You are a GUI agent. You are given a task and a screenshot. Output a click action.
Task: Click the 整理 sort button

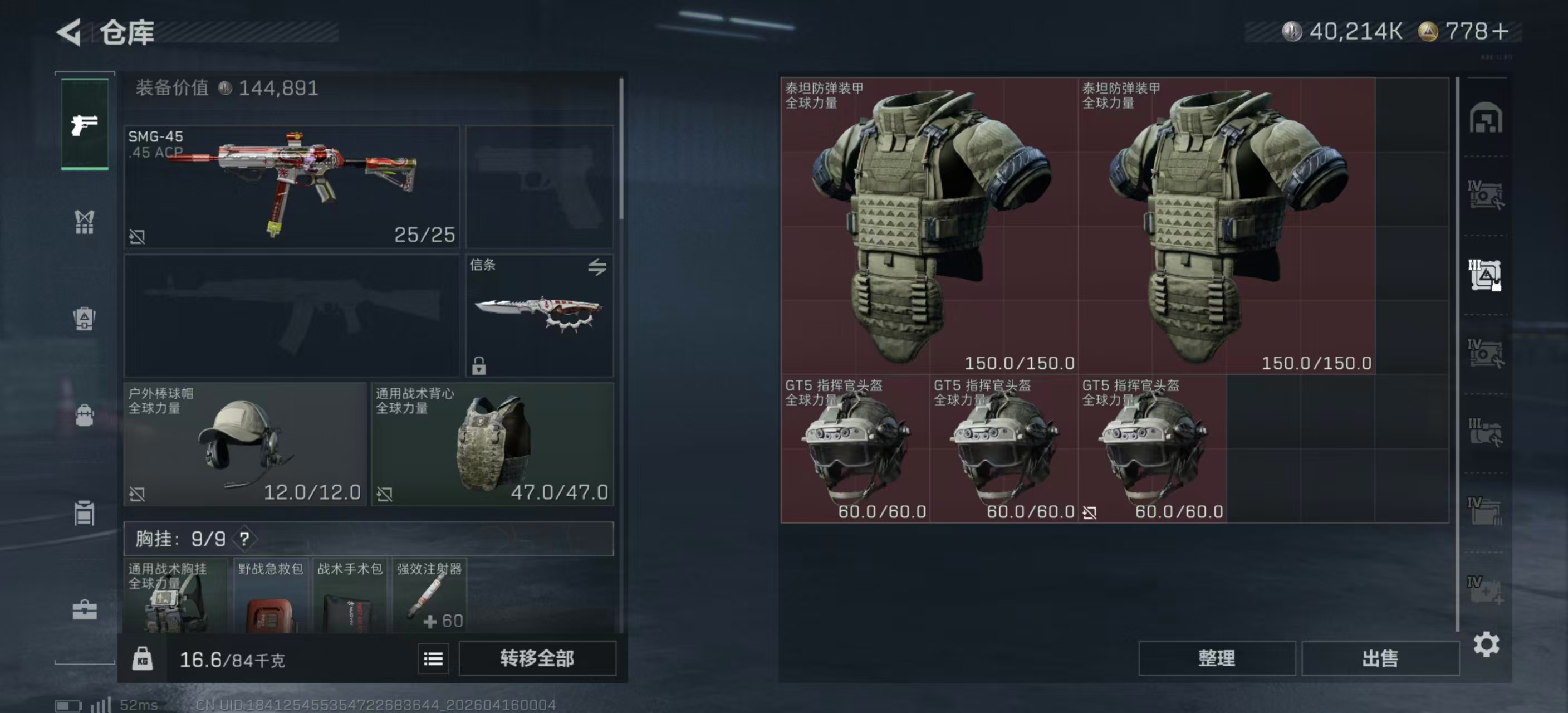pos(1216,658)
